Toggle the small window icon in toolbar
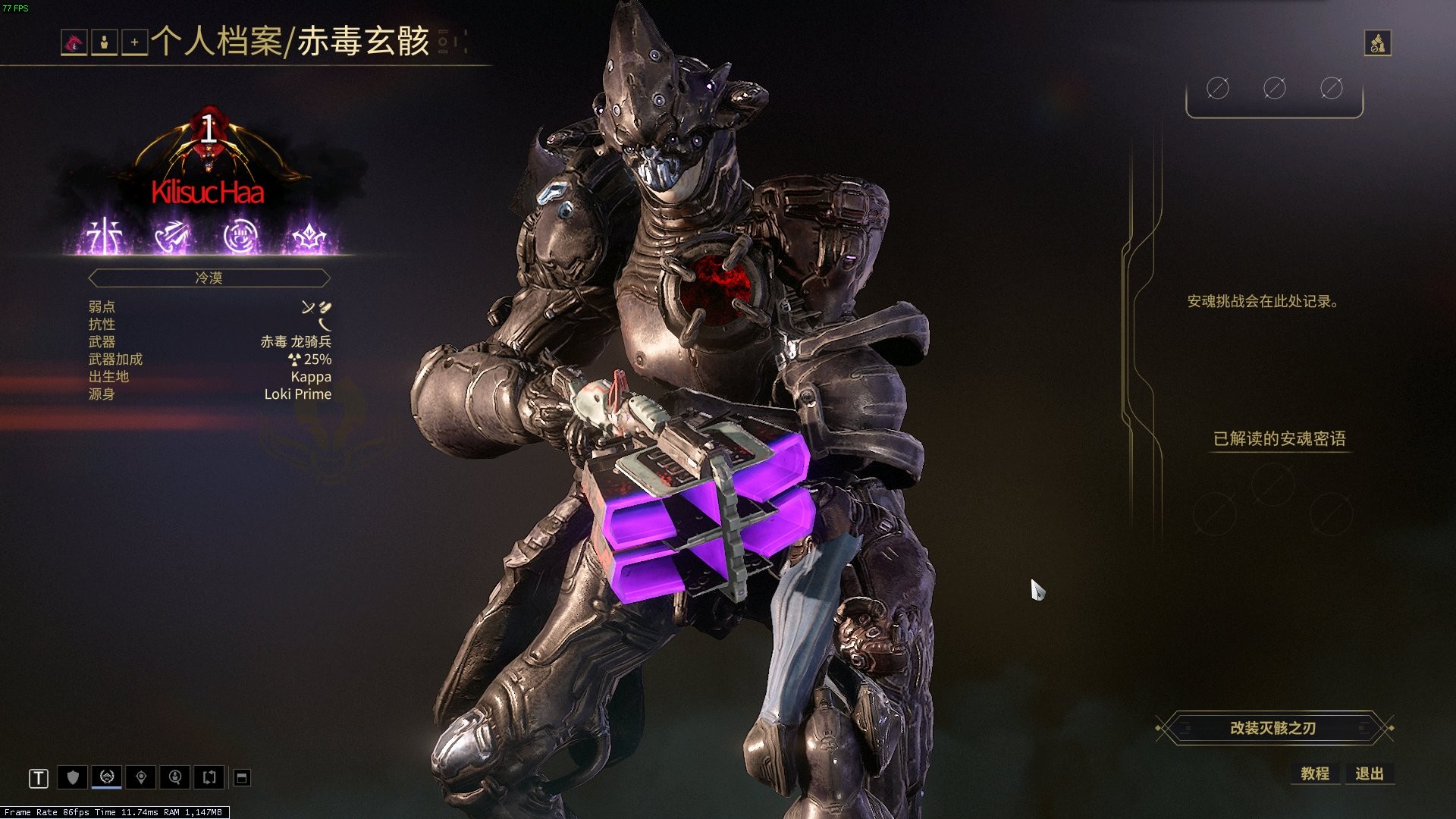The height and width of the screenshot is (819, 1456). pos(242,777)
